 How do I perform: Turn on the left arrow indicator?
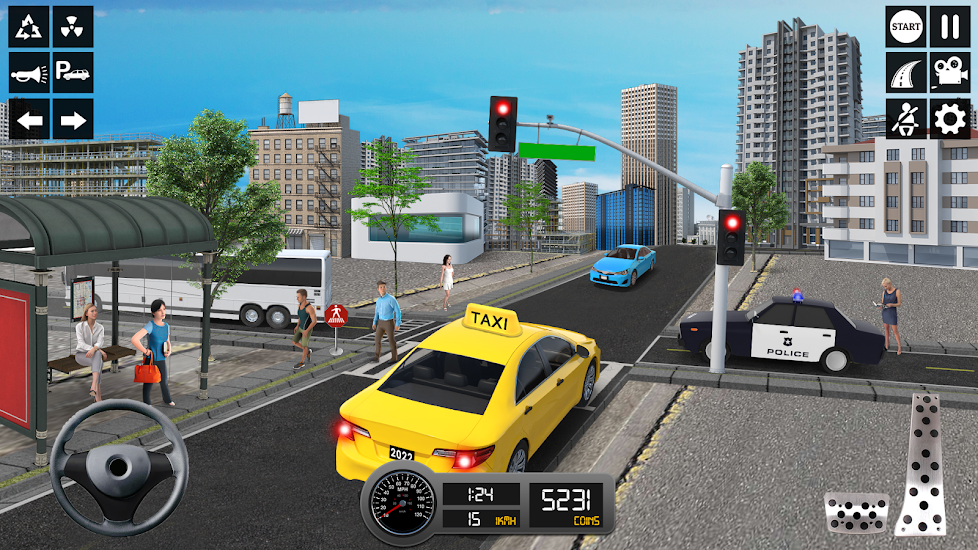coord(29,119)
